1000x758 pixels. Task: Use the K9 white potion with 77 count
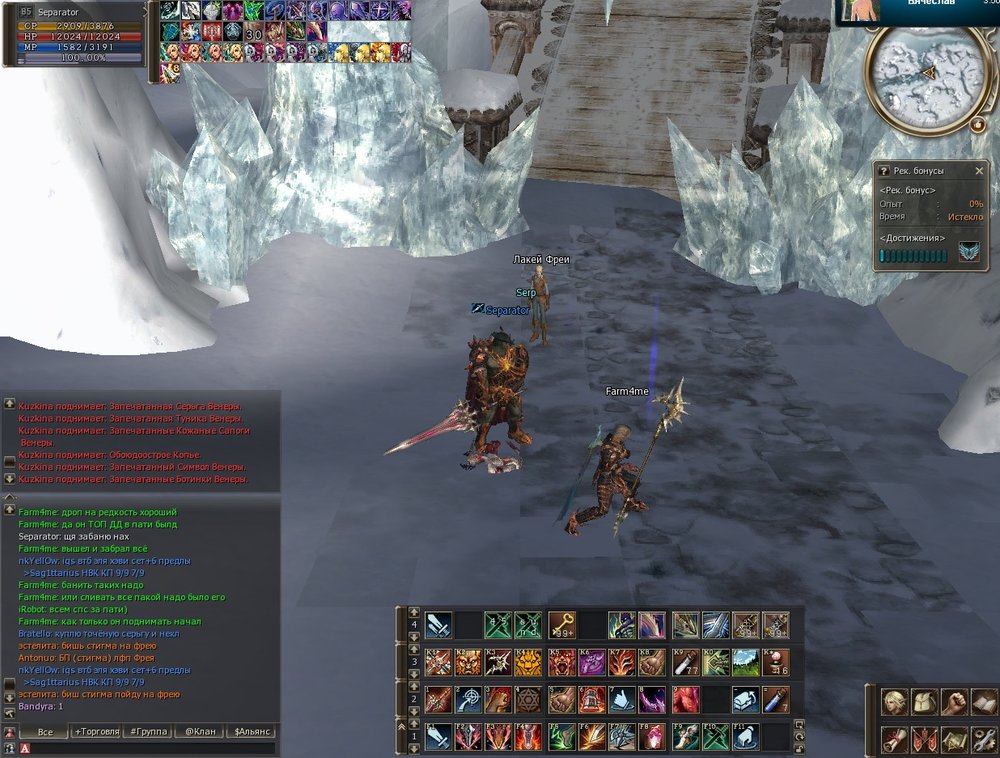coord(686,662)
